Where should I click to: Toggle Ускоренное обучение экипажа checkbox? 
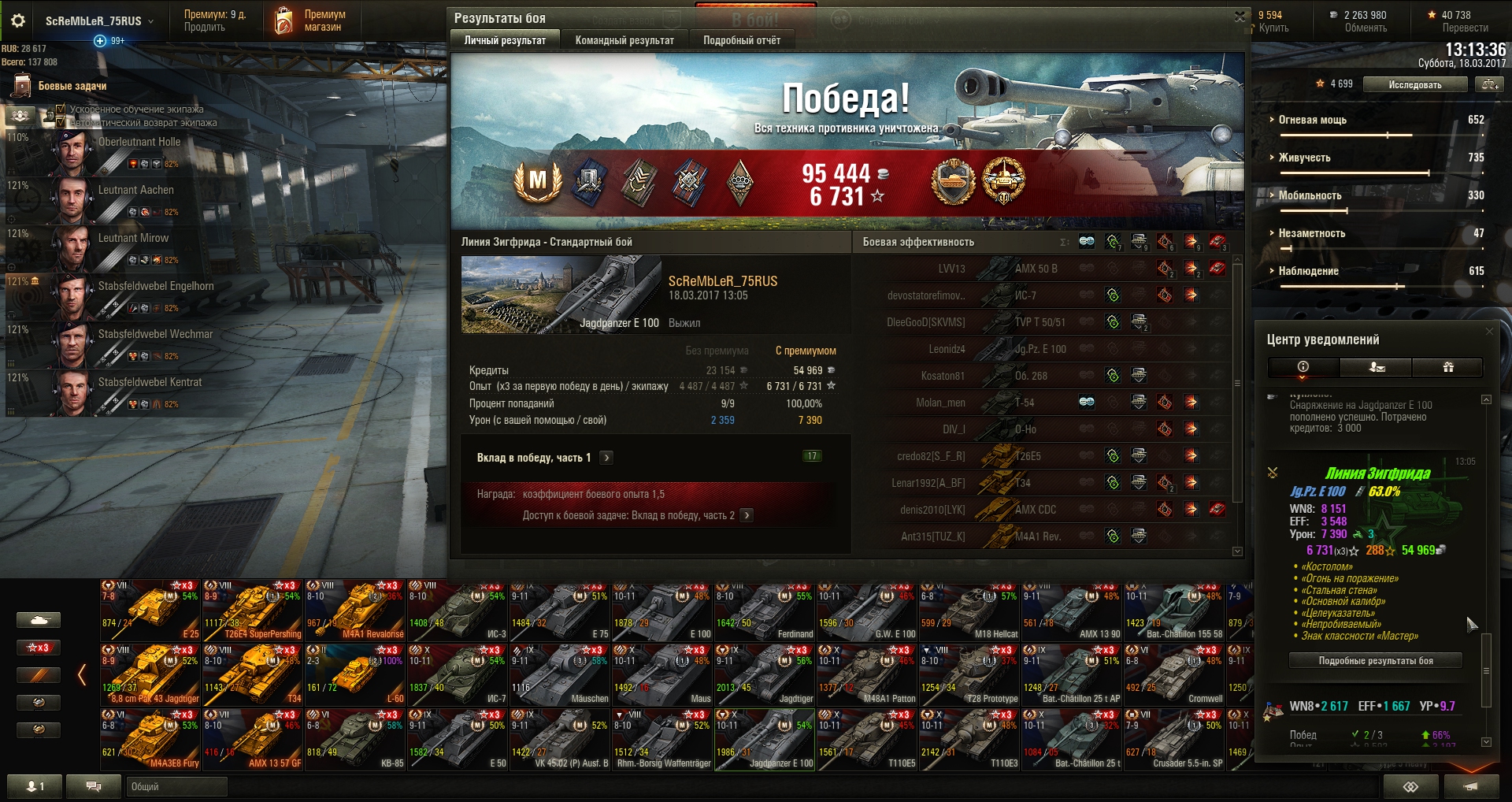click(61, 110)
